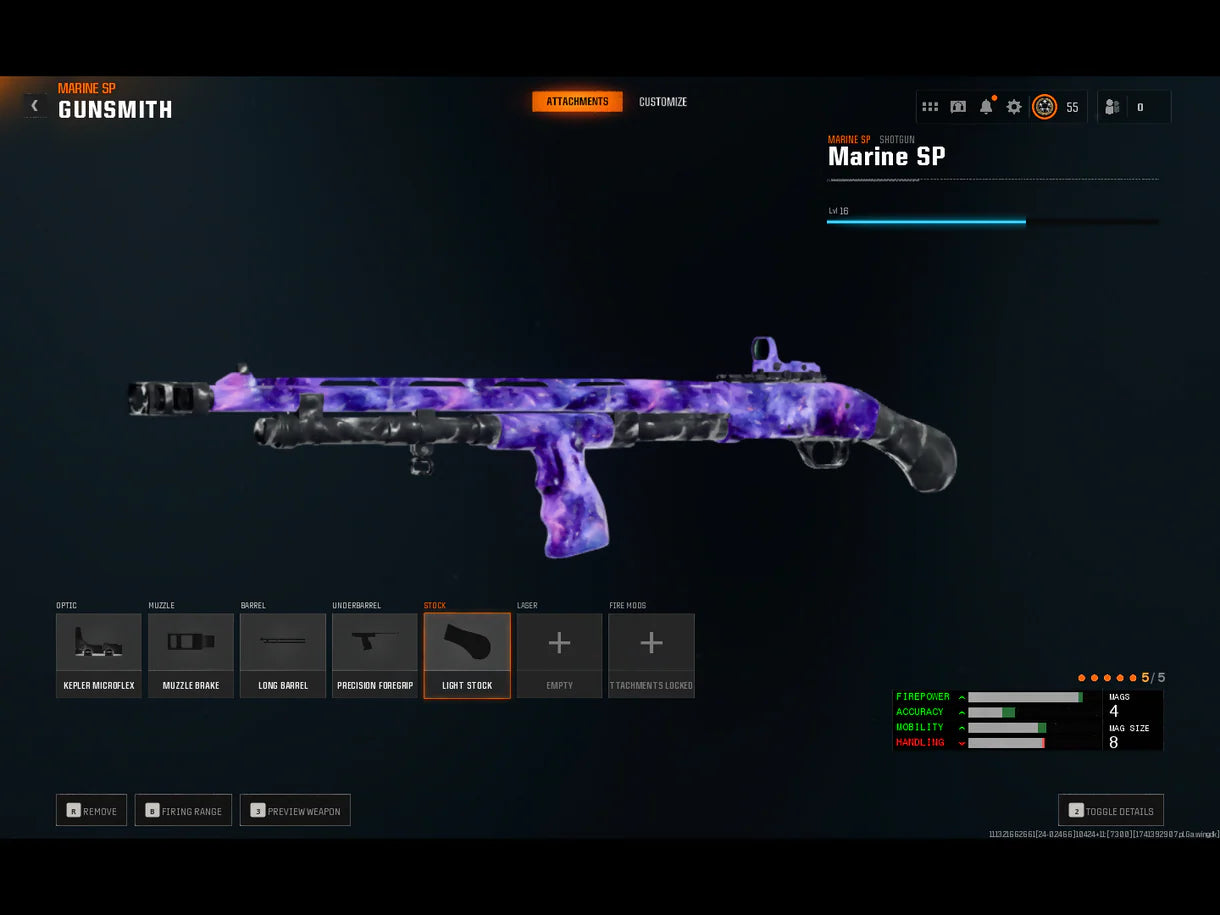The height and width of the screenshot is (915, 1220).
Task: Open the player level emblem profile
Action: [1044, 107]
